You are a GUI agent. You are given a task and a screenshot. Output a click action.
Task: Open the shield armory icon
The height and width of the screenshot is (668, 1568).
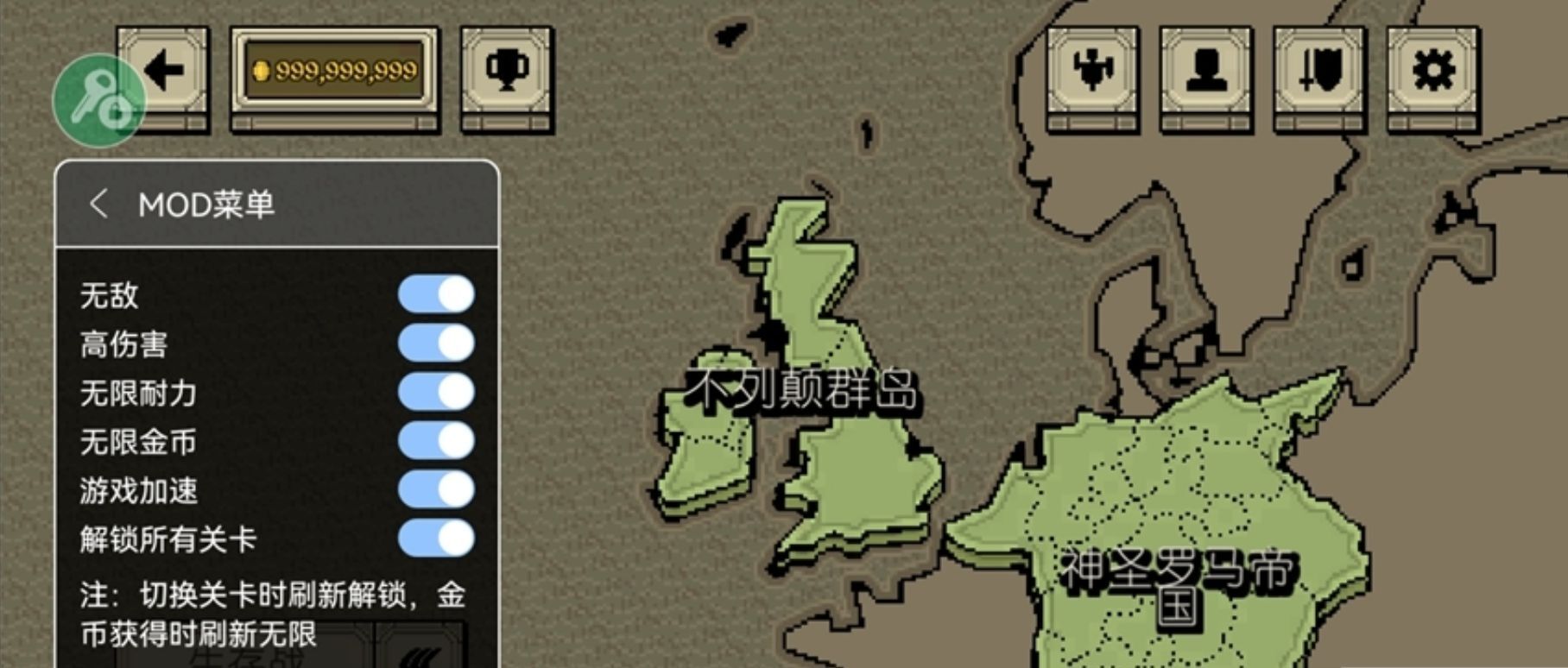click(1318, 71)
